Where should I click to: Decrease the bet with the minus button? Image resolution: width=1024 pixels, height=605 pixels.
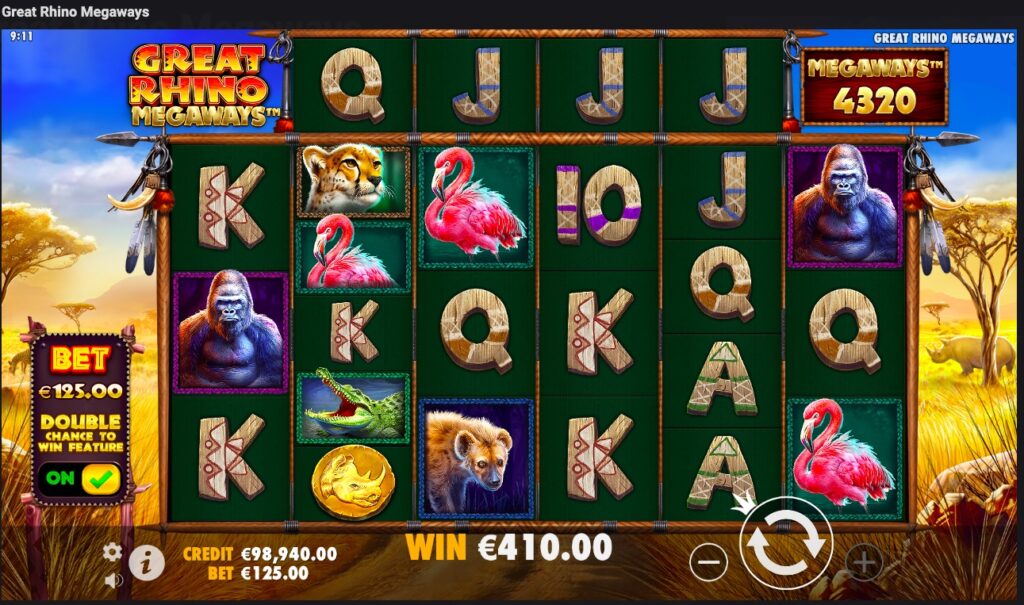708,563
